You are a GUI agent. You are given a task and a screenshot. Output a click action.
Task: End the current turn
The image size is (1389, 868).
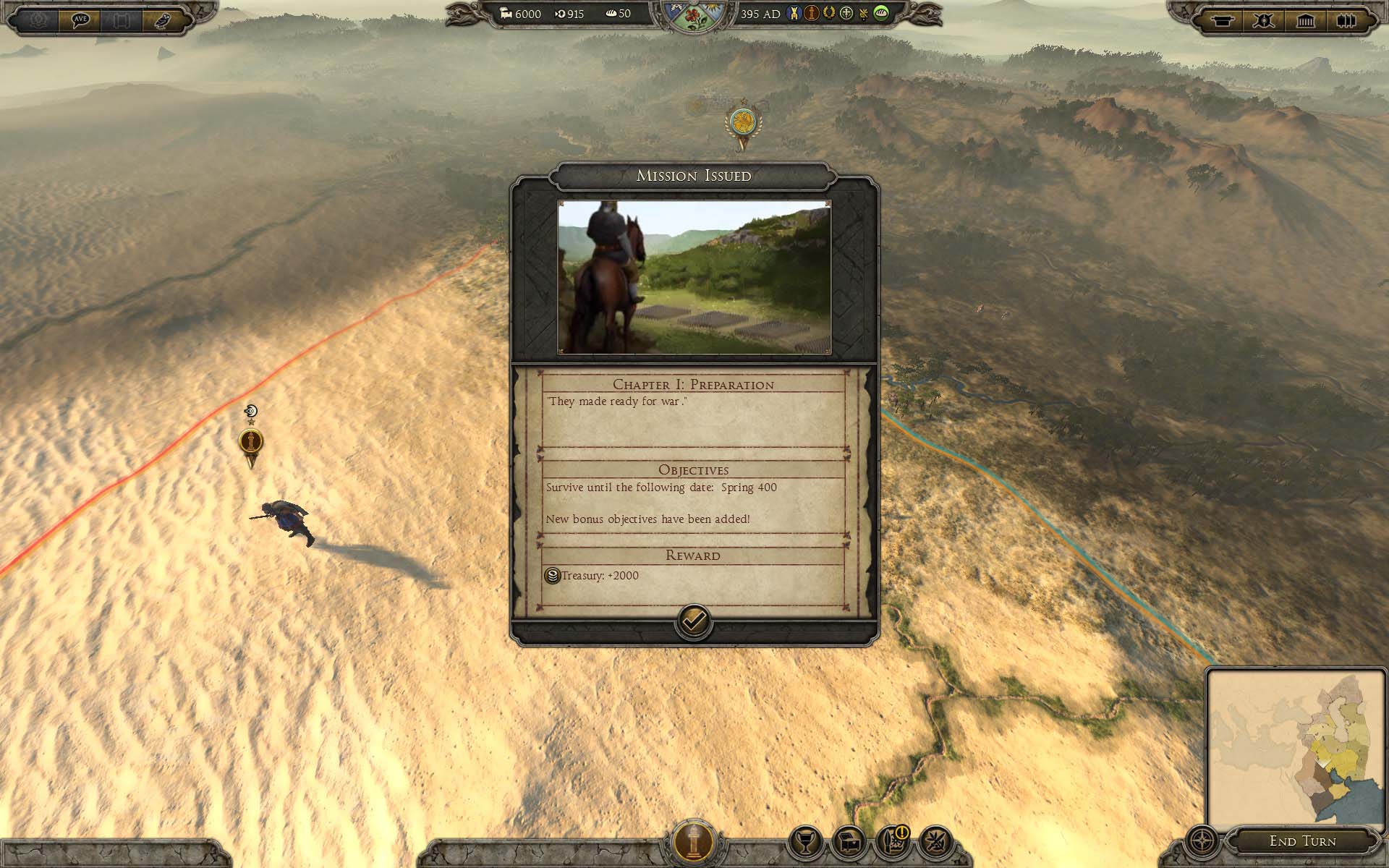coord(1302,841)
